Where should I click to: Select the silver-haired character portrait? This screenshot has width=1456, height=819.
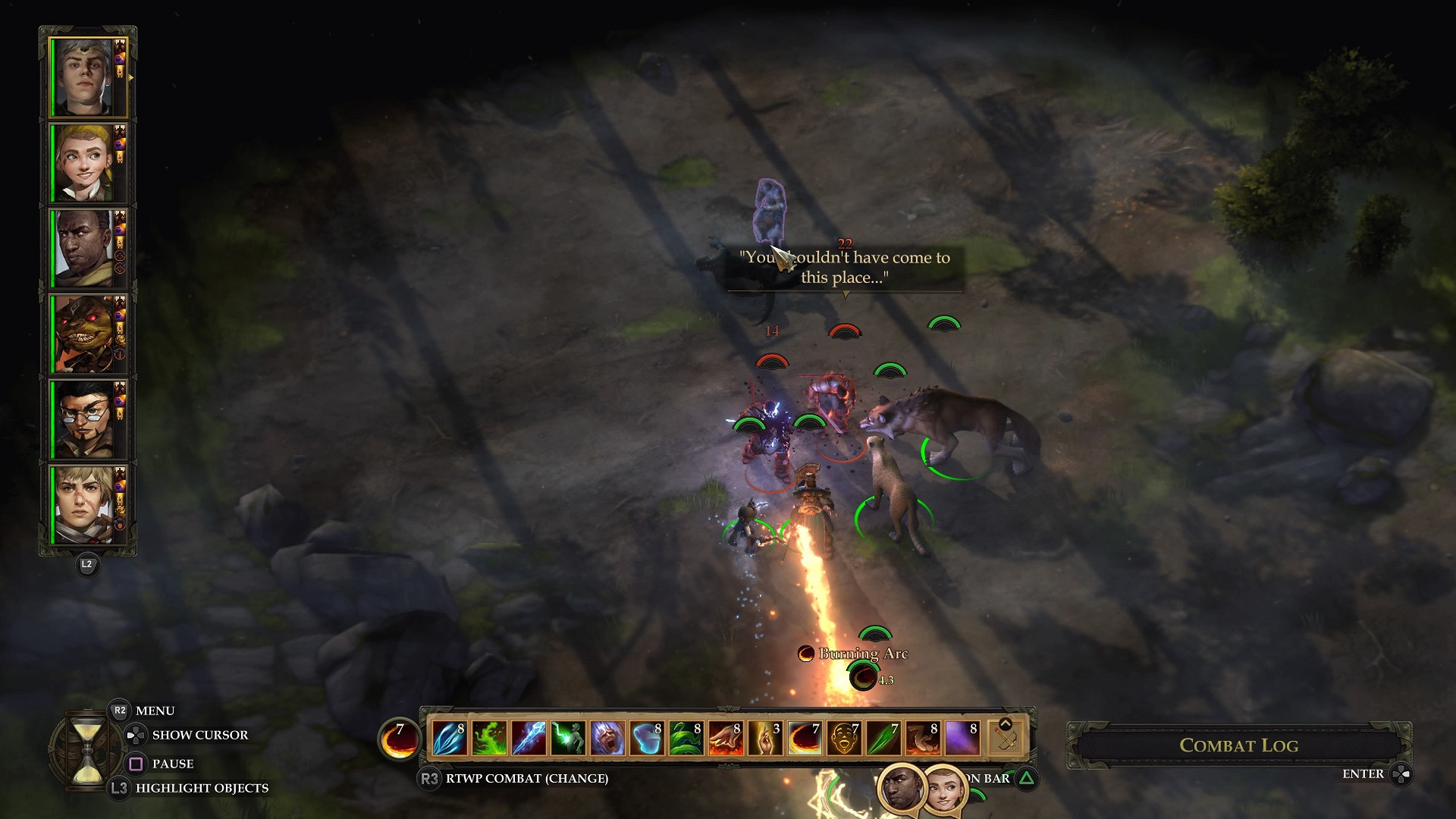pyautogui.click(x=84, y=77)
